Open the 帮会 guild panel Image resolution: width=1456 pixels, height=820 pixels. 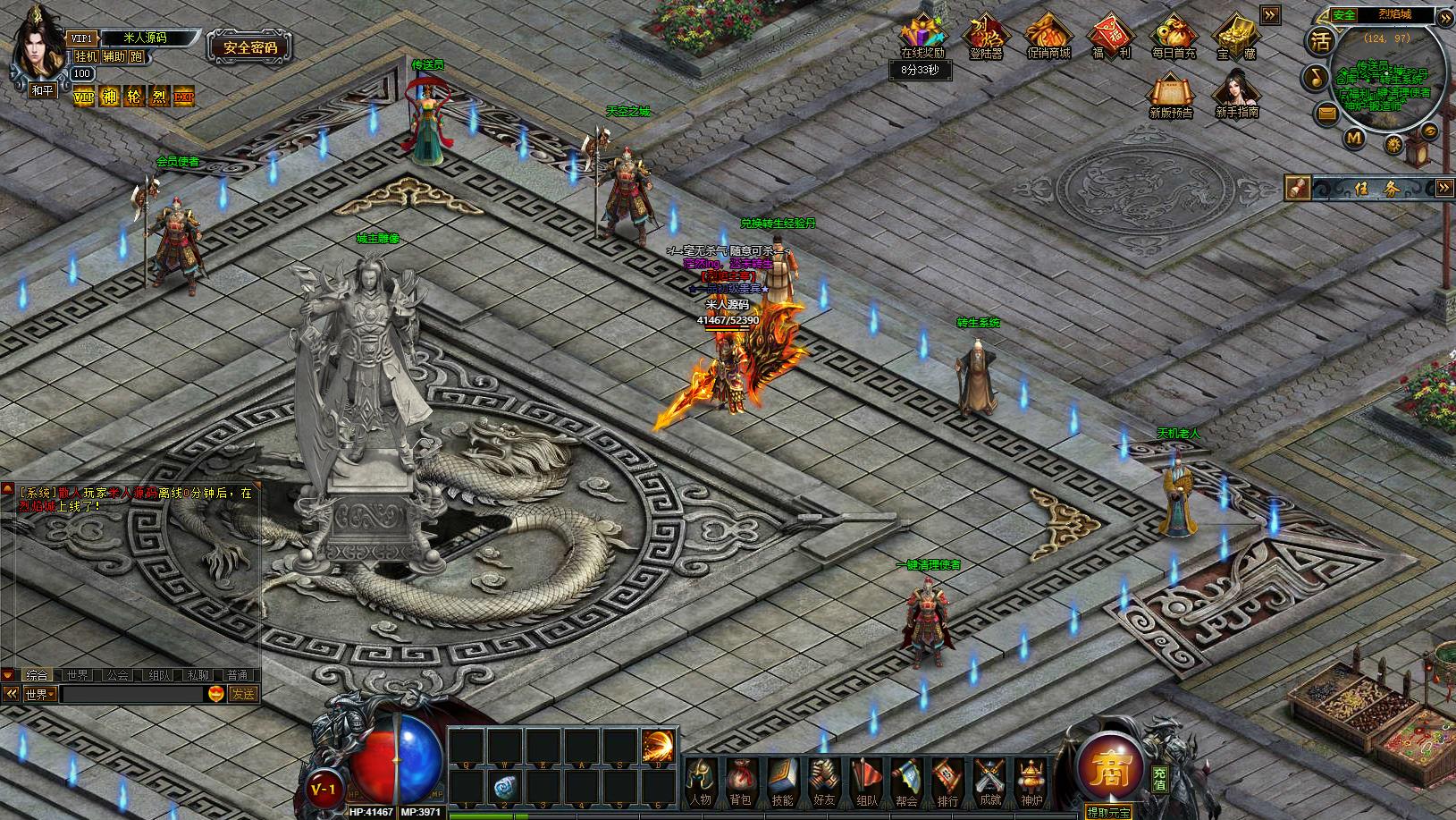[x=906, y=781]
